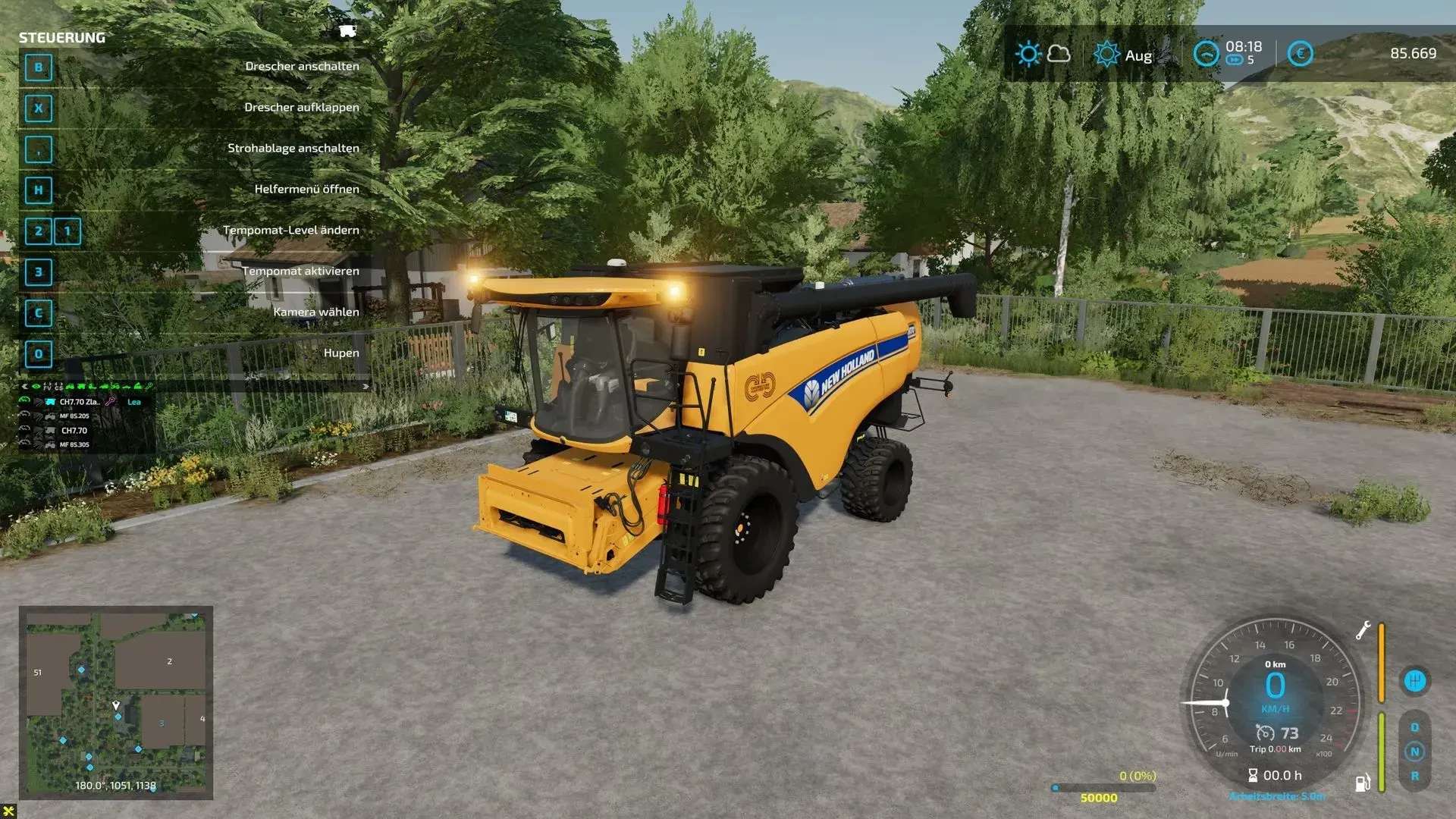Click the left arrow on vehicle toolbar
The width and height of the screenshot is (1456, 819).
(24, 387)
